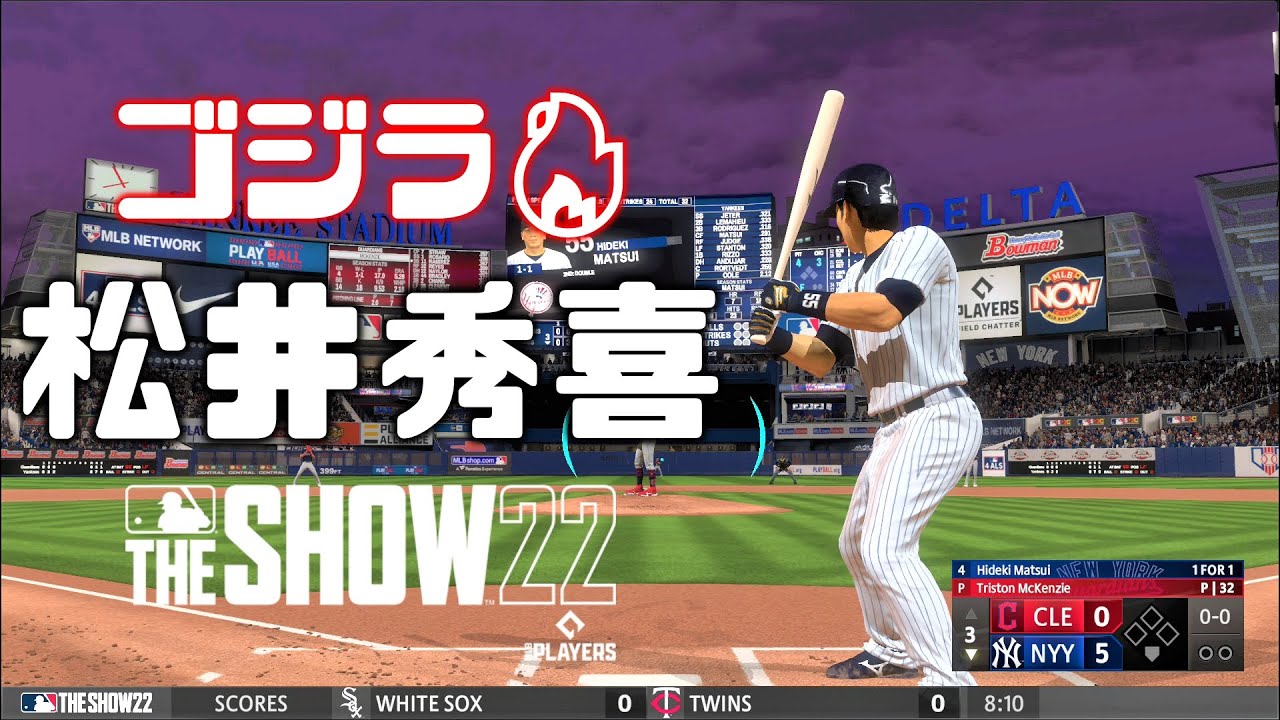Click the White Sox logo in the ticker
This screenshot has height=720, width=1280.
pyautogui.click(x=352, y=703)
